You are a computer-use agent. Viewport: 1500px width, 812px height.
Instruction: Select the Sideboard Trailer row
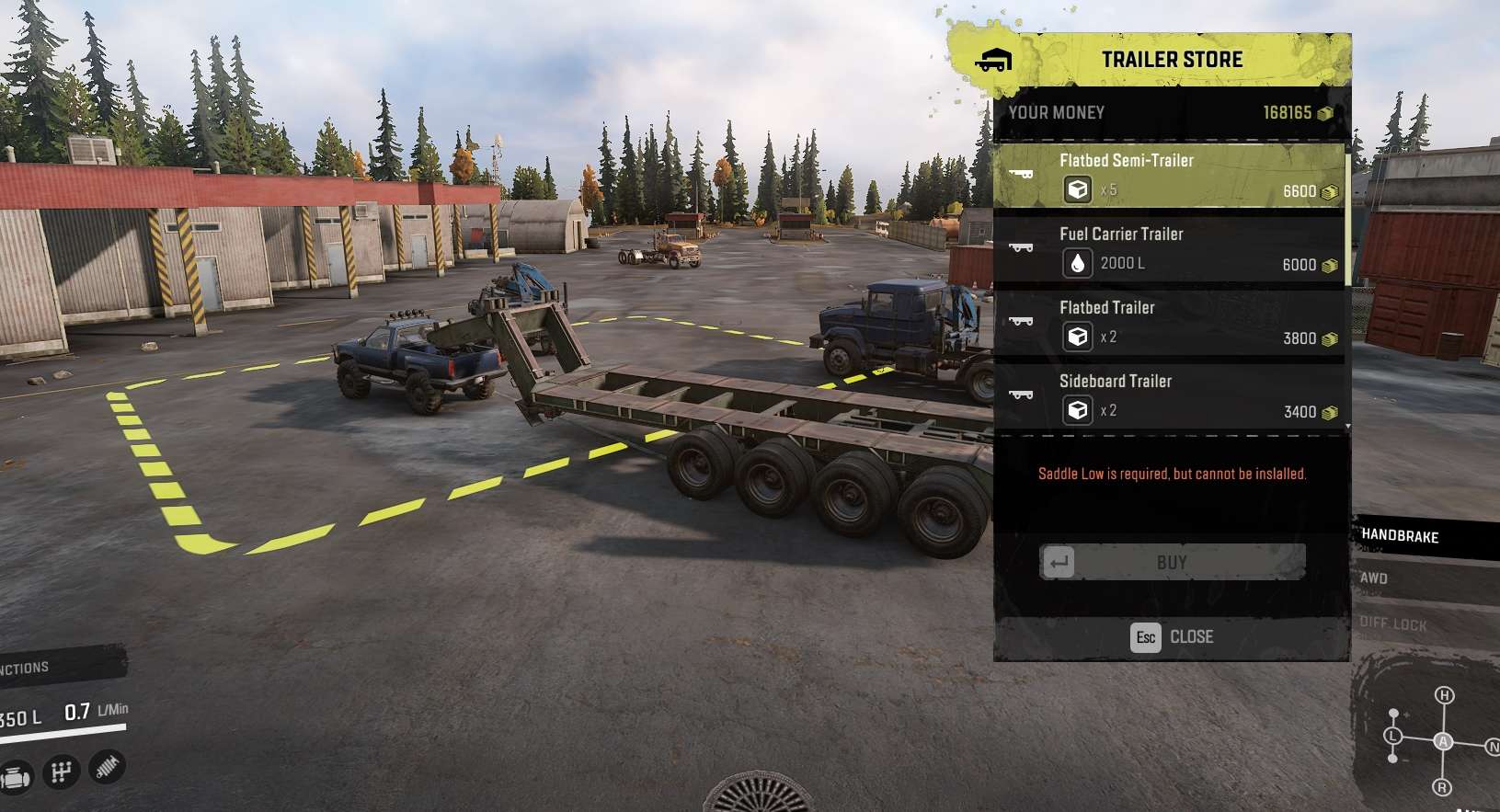[1168, 396]
